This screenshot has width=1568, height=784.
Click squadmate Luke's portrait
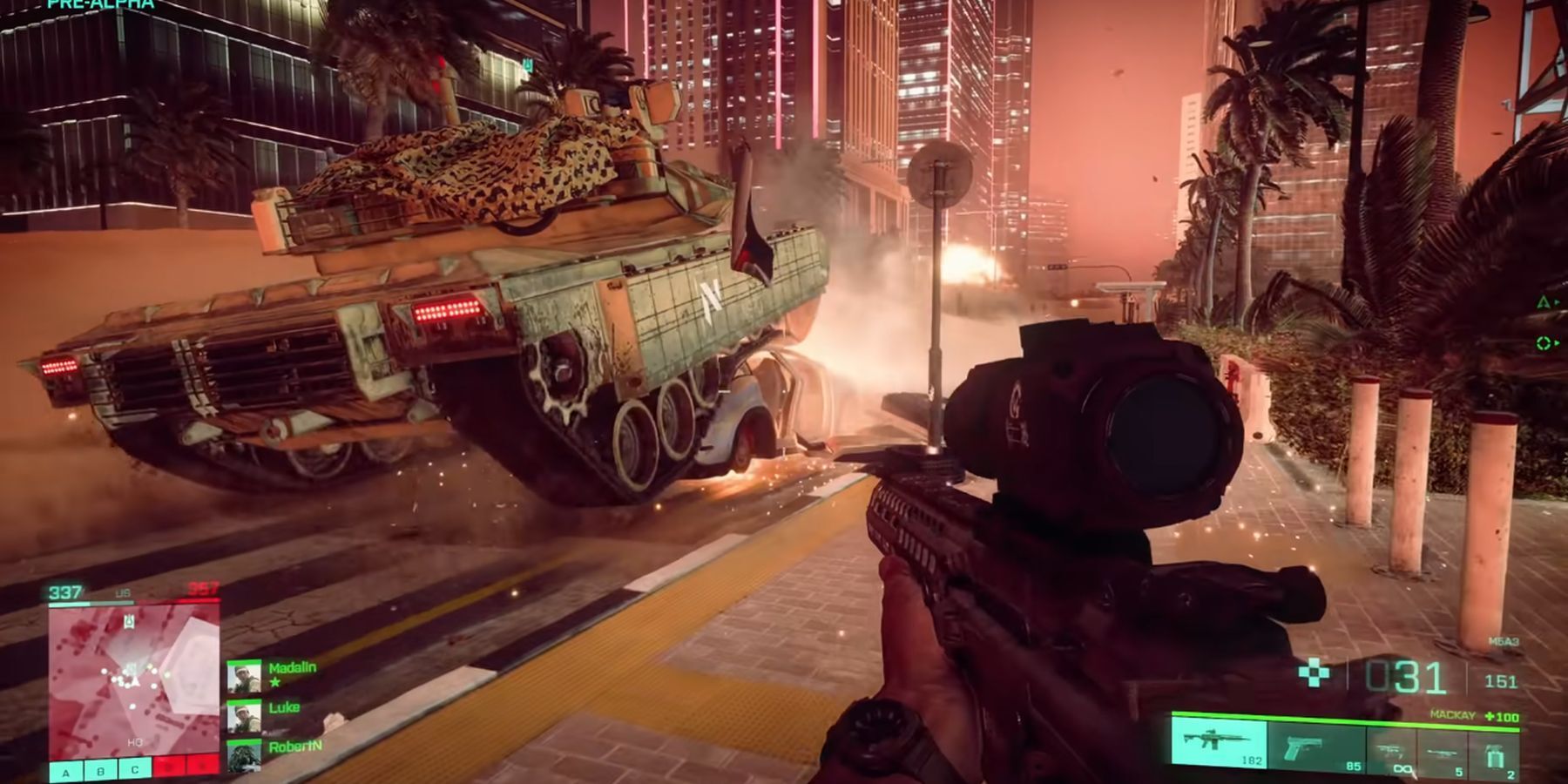[244, 717]
